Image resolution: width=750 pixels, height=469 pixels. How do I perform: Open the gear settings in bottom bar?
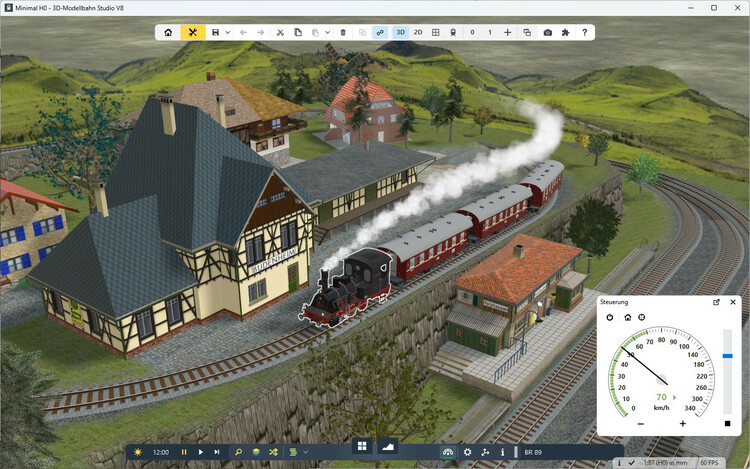(467, 453)
